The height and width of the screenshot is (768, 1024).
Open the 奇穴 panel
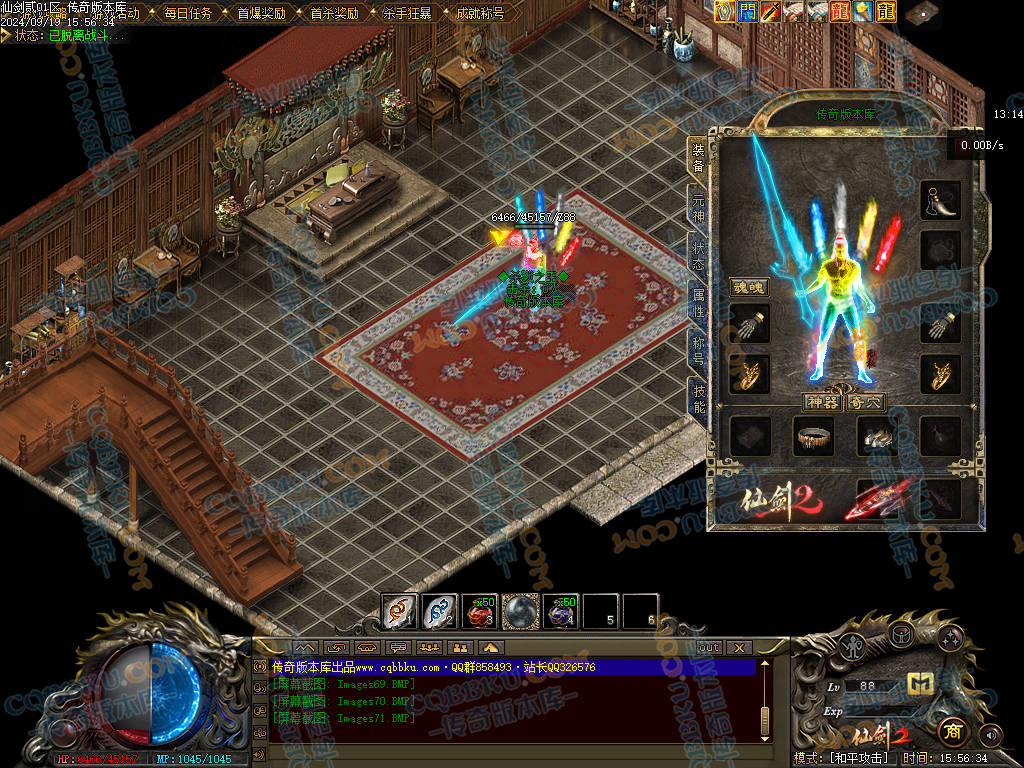[x=865, y=402]
